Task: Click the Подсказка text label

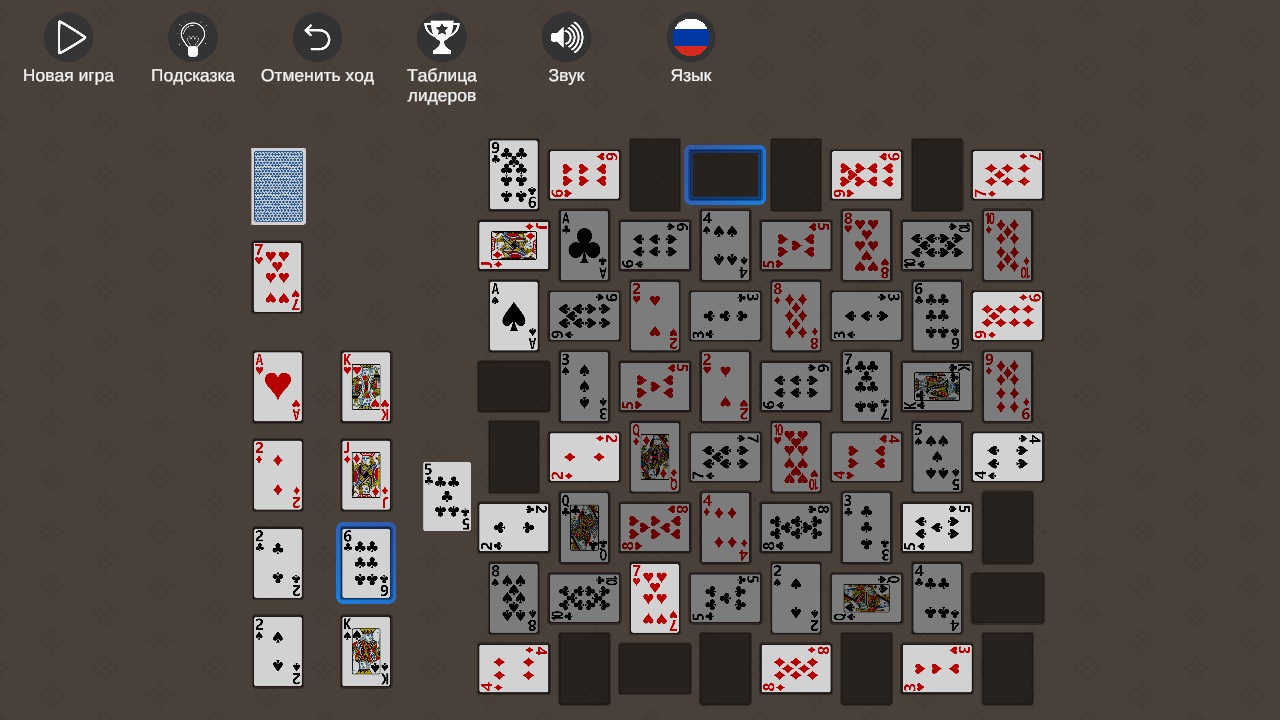Action: click(x=192, y=74)
